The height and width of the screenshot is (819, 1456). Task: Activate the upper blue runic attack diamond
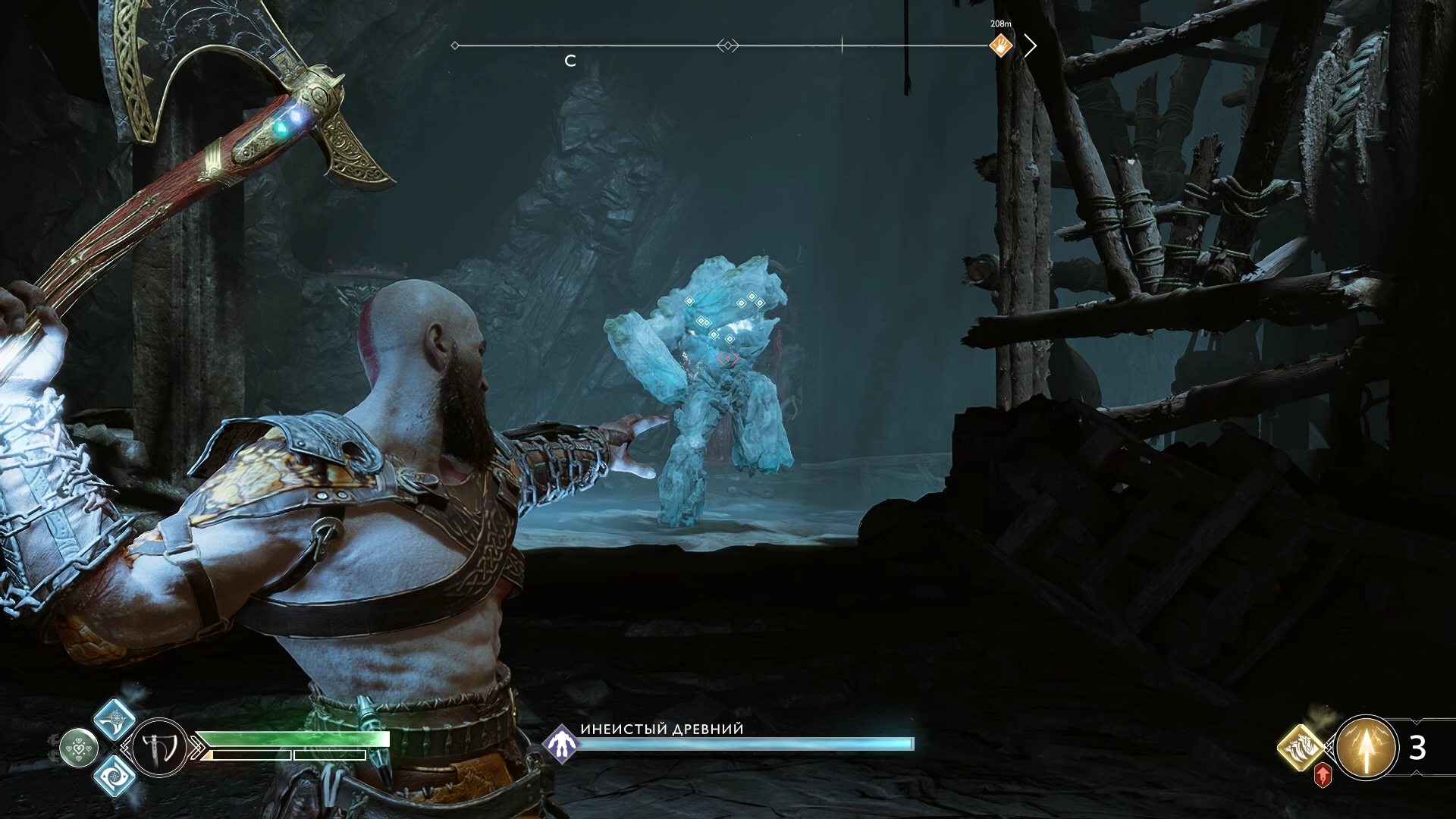click(x=115, y=717)
